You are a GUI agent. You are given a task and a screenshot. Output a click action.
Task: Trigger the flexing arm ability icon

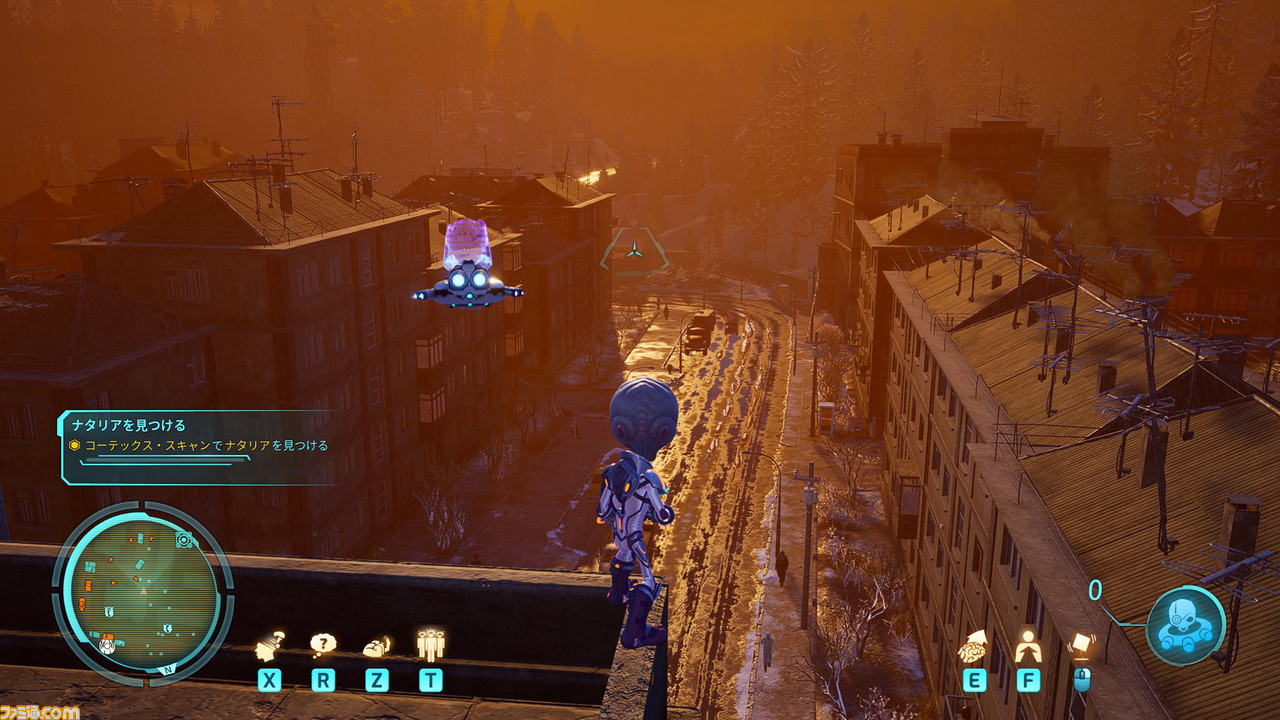pyautogui.click(x=376, y=647)
